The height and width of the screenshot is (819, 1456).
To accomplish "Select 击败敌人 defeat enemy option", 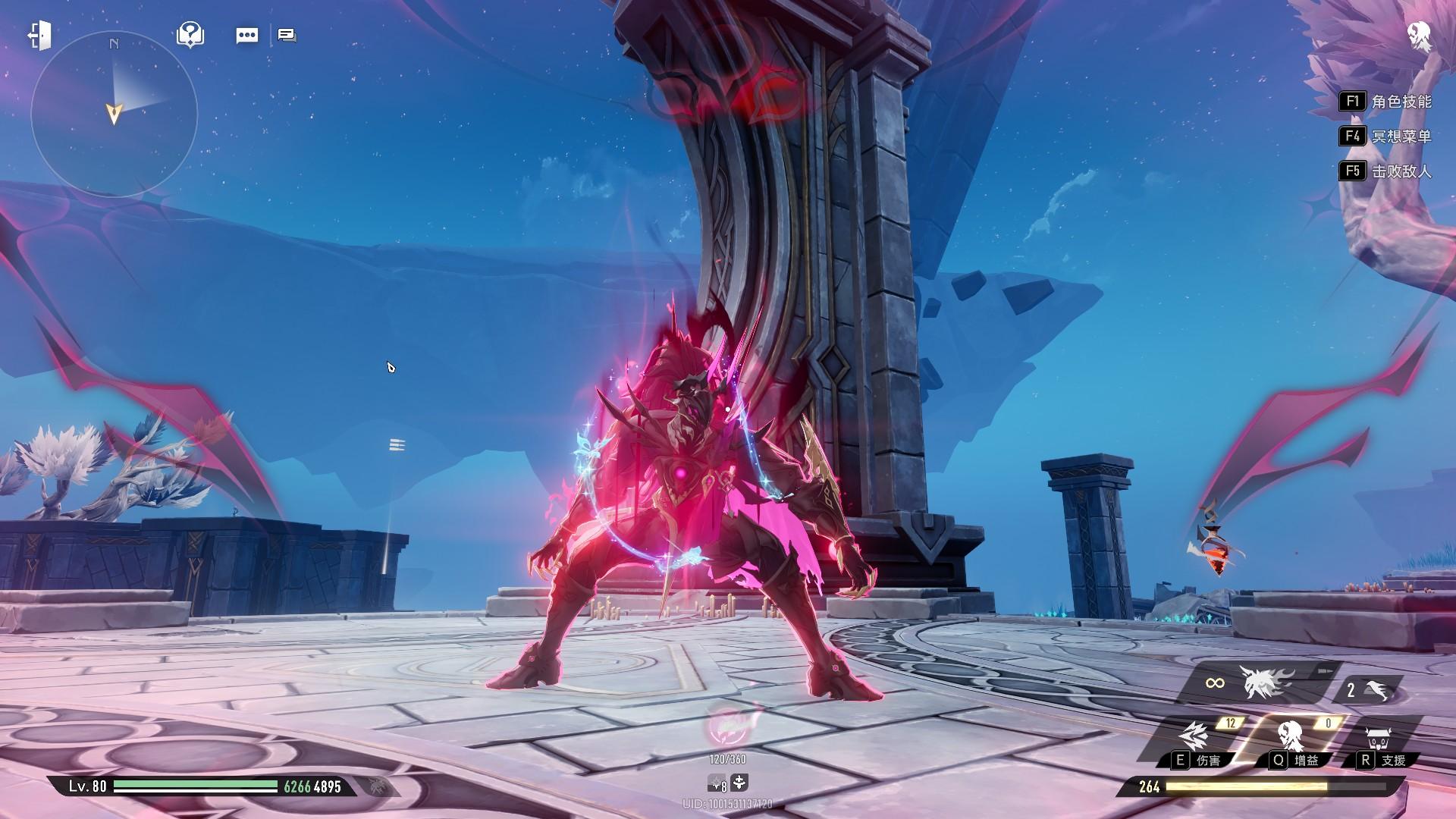I will coord(1386,171).
